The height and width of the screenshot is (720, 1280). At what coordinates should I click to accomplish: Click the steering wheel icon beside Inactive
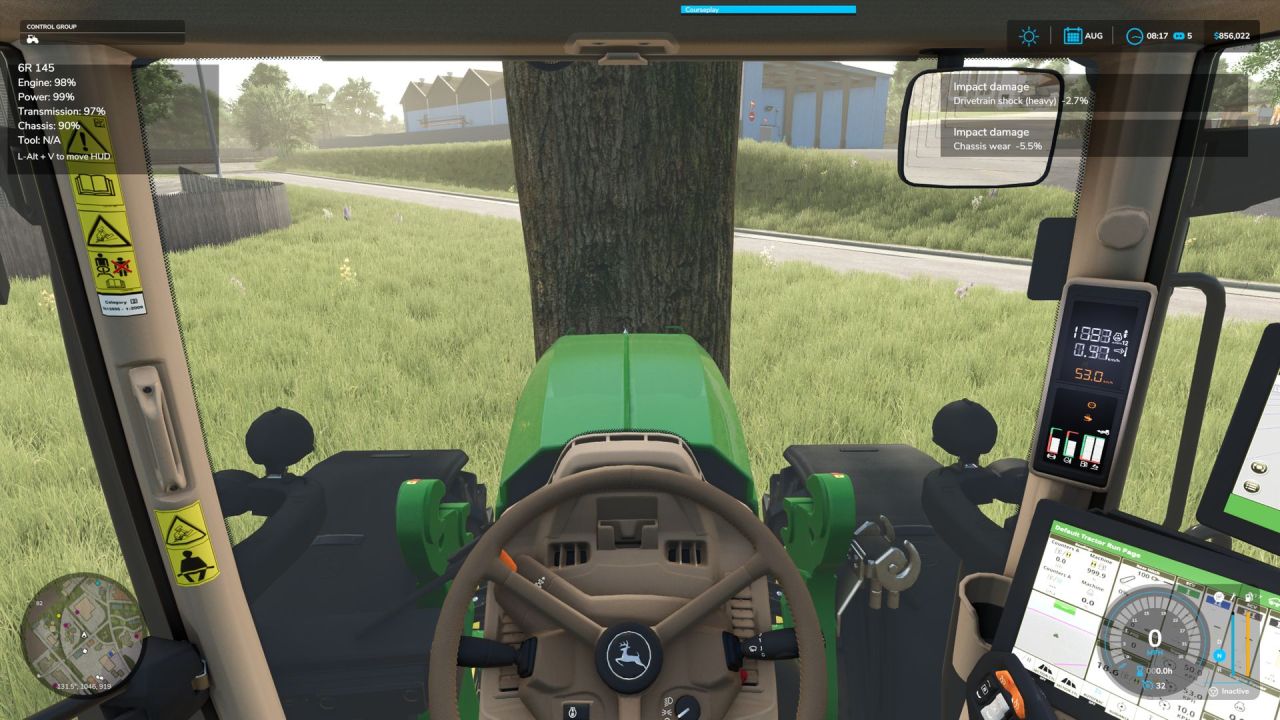tap(1213, 691)
